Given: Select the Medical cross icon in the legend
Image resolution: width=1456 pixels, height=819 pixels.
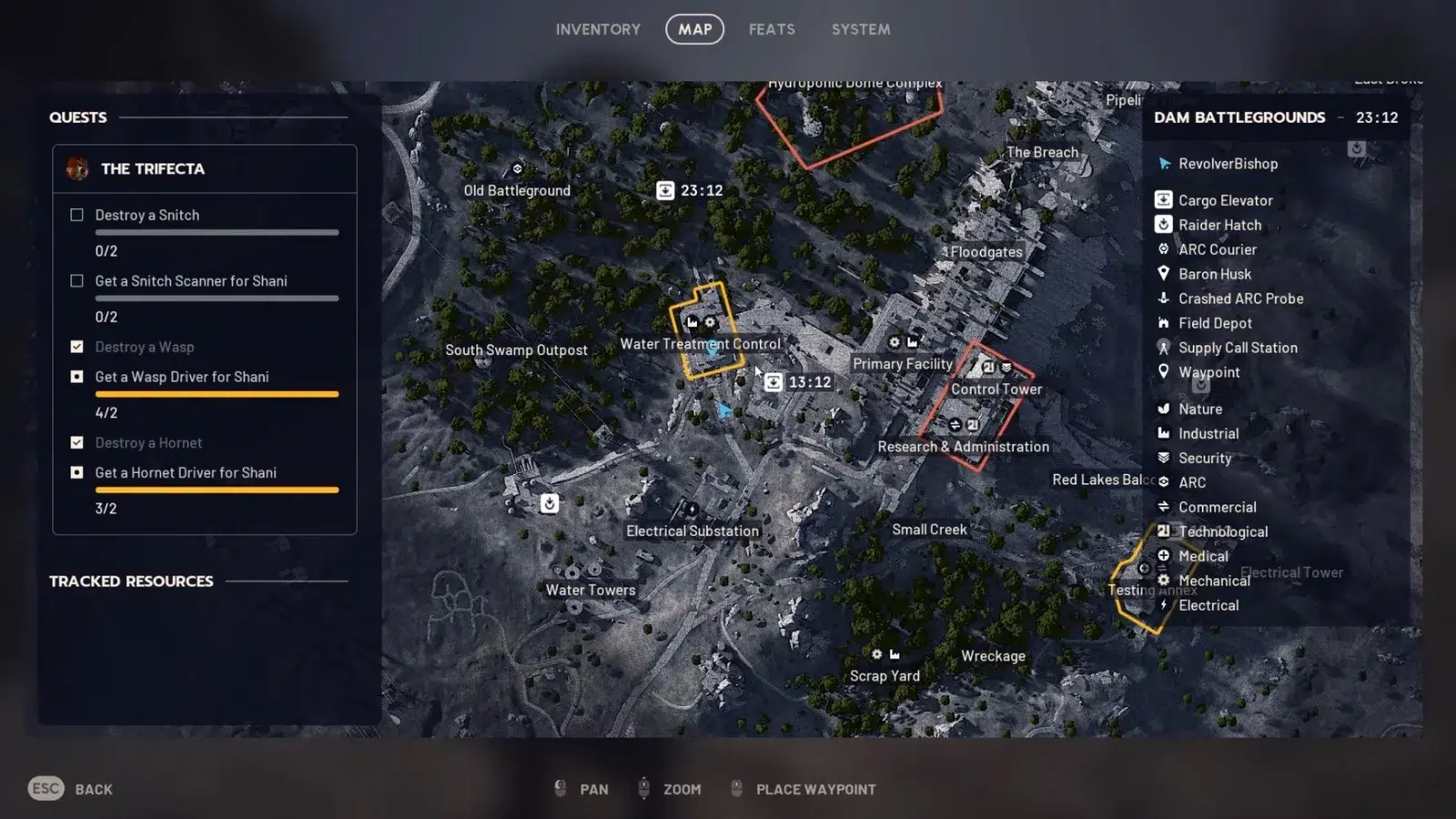Looking at the screenshot, I should click(1164, 555).
